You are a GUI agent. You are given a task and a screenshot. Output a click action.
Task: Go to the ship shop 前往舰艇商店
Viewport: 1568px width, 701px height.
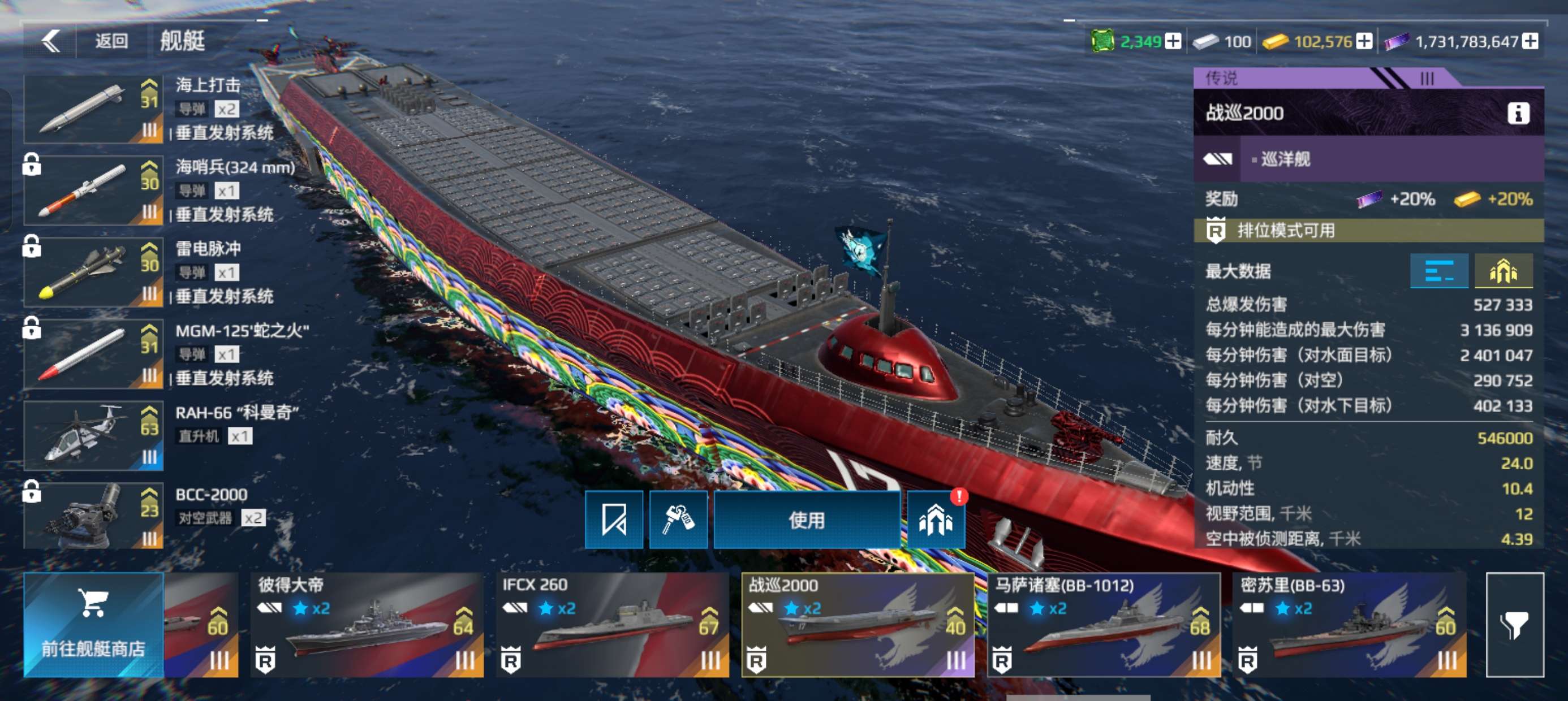coord(93,625)
